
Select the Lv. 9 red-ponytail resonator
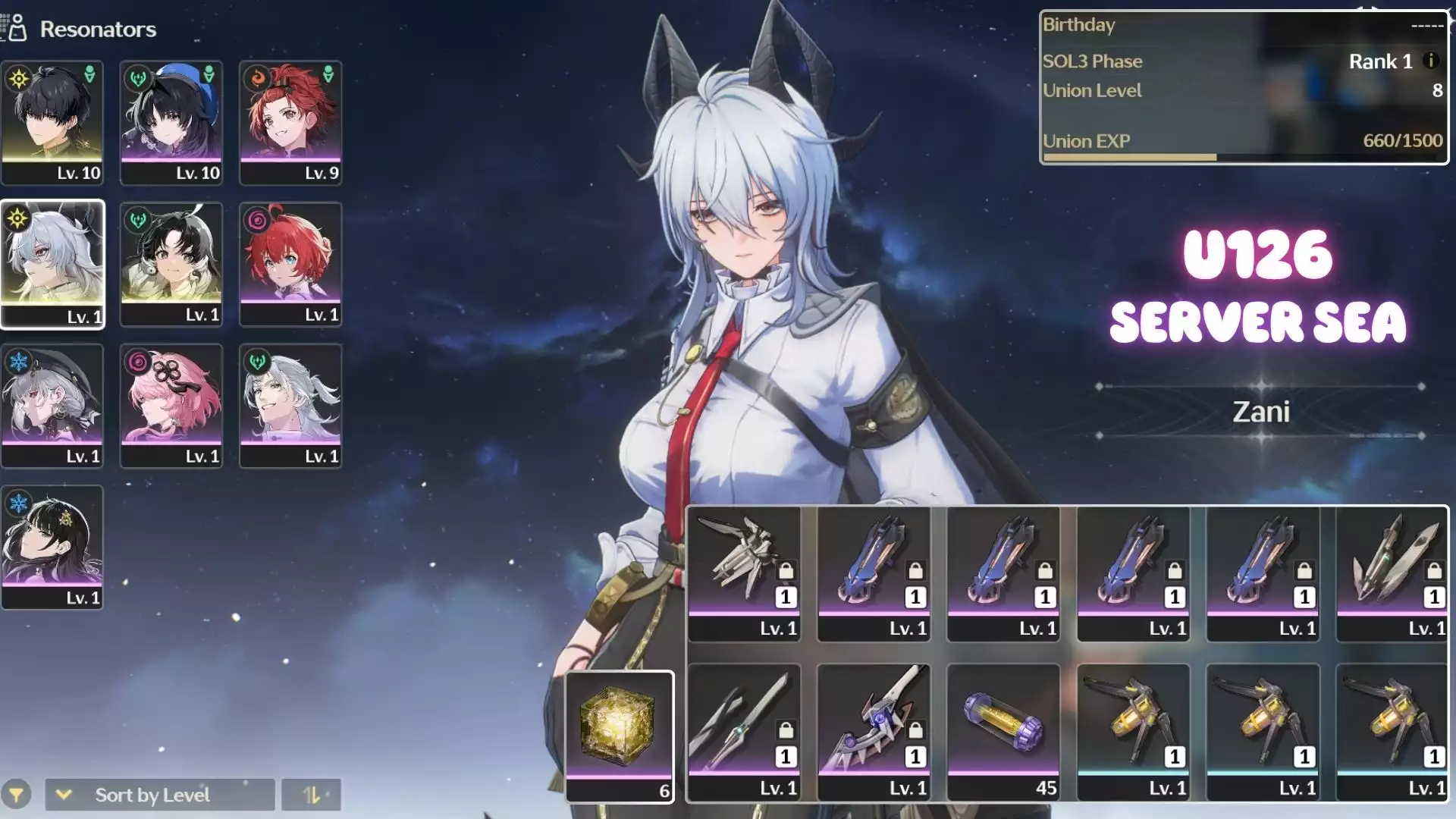coord(290,122)
